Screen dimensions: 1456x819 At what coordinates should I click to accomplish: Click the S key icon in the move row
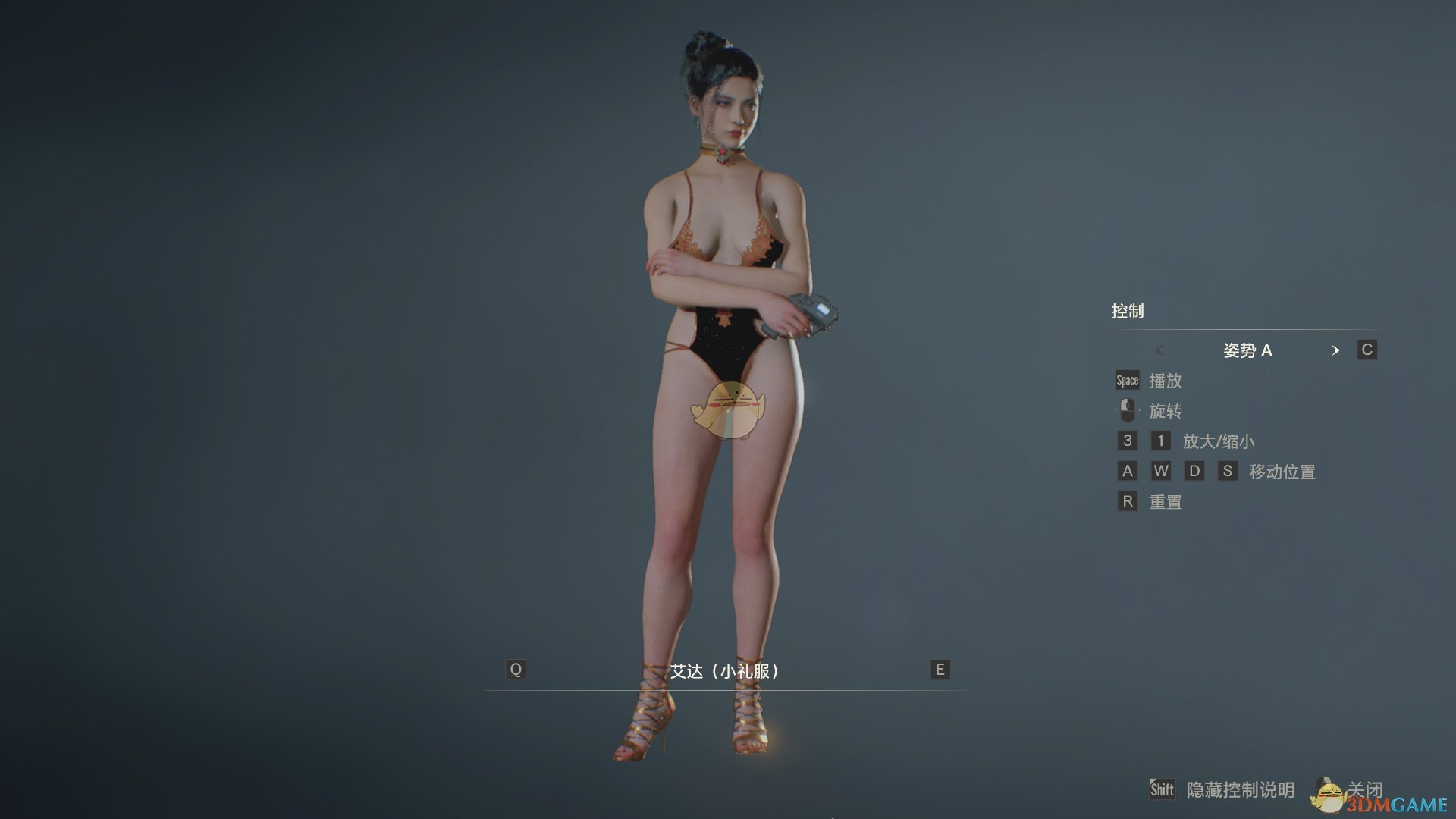1228,471
